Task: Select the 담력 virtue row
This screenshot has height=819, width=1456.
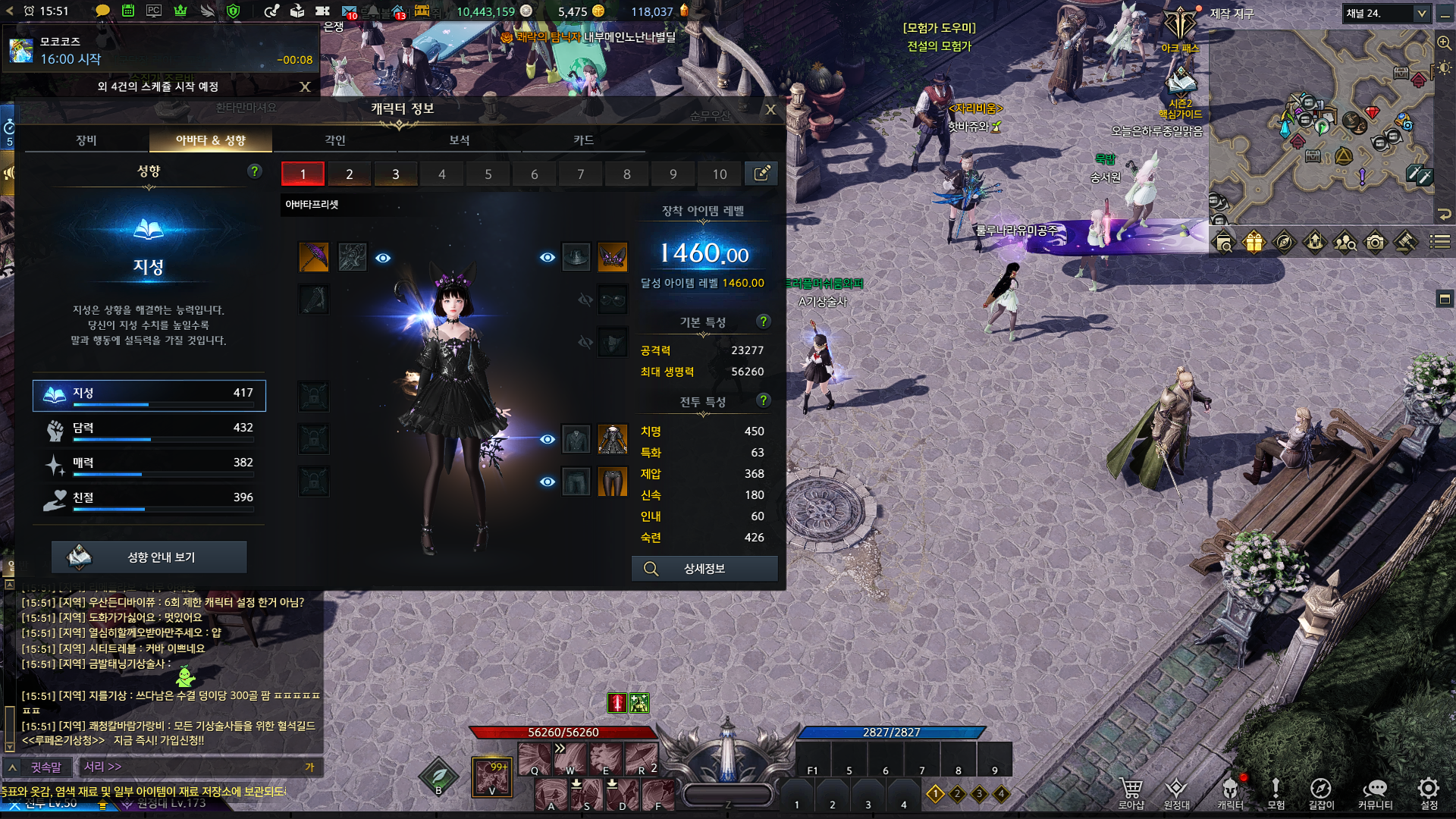Action: pos(149,429)
